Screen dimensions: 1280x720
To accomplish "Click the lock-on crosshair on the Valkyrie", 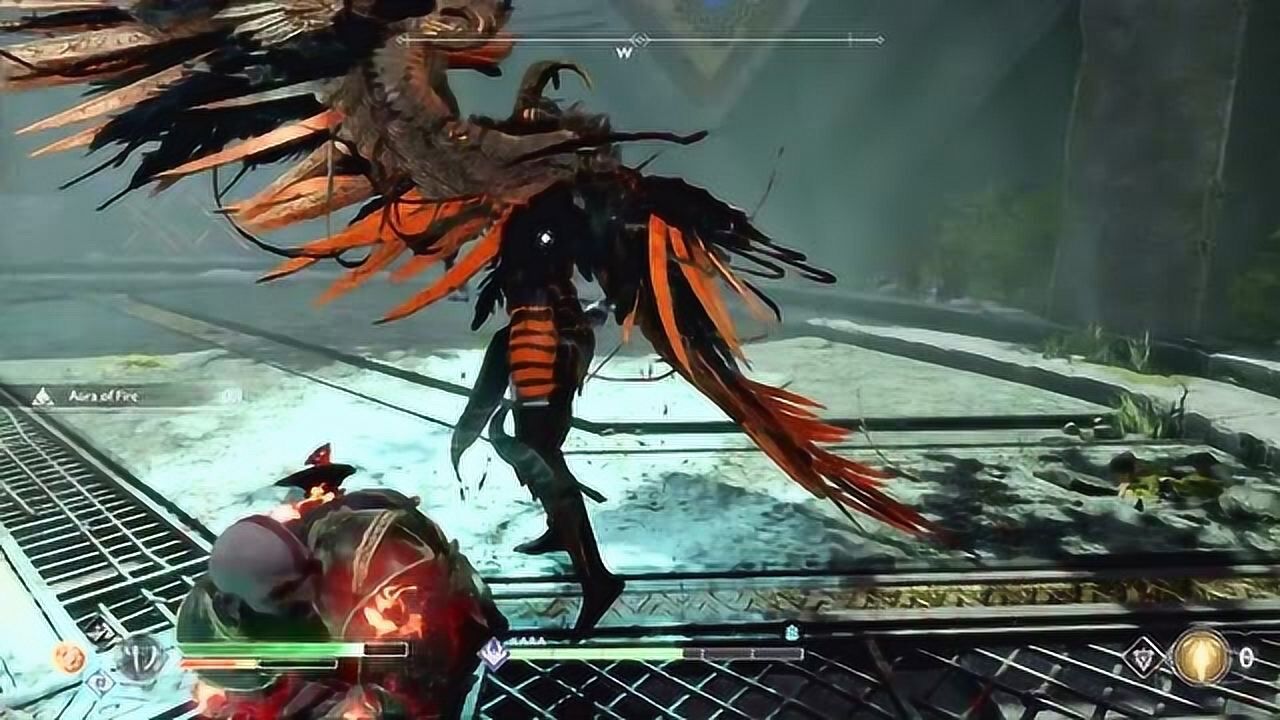I will 545,235.
